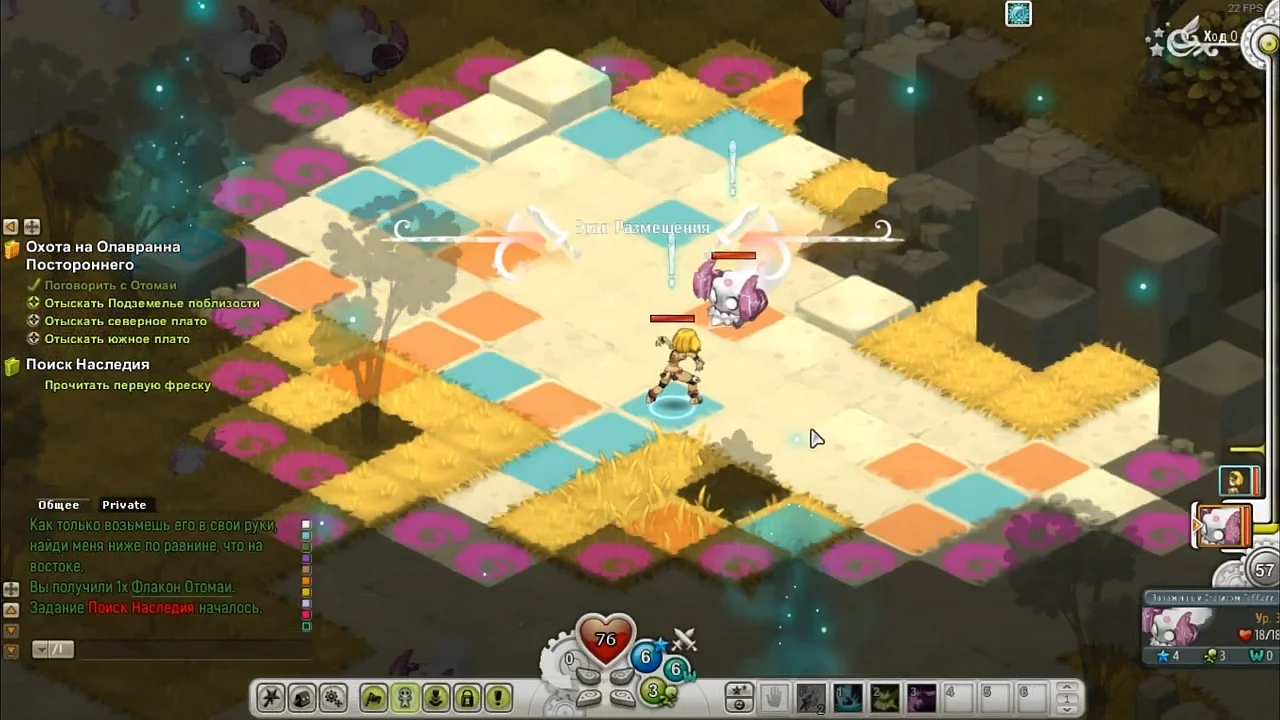The image size is (1280, 720).
Task: Click the teal buff icon at top
Action: pyautogui.click(x=1018, y=14)
